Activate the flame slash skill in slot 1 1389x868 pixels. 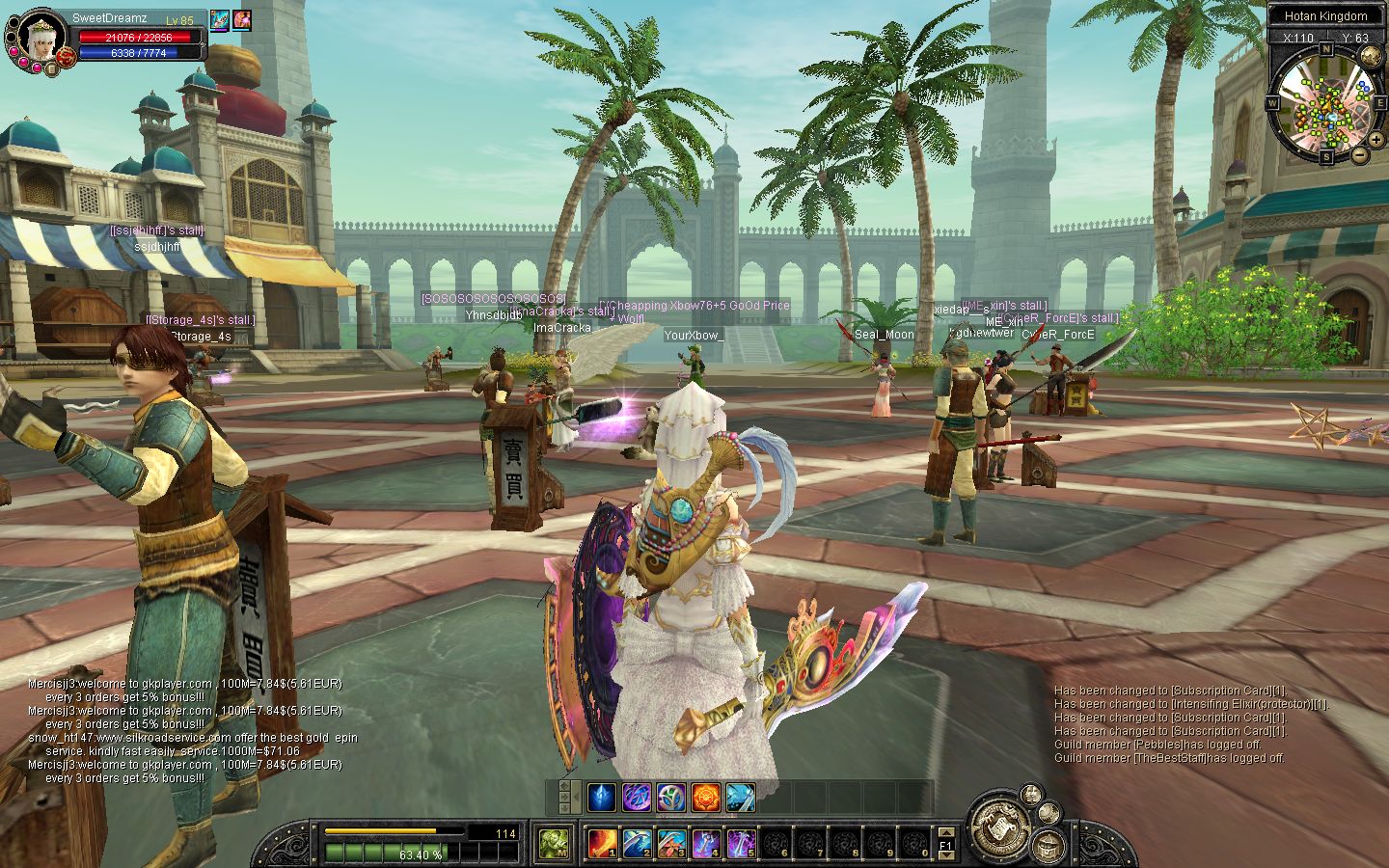click(x=603, y=844)
